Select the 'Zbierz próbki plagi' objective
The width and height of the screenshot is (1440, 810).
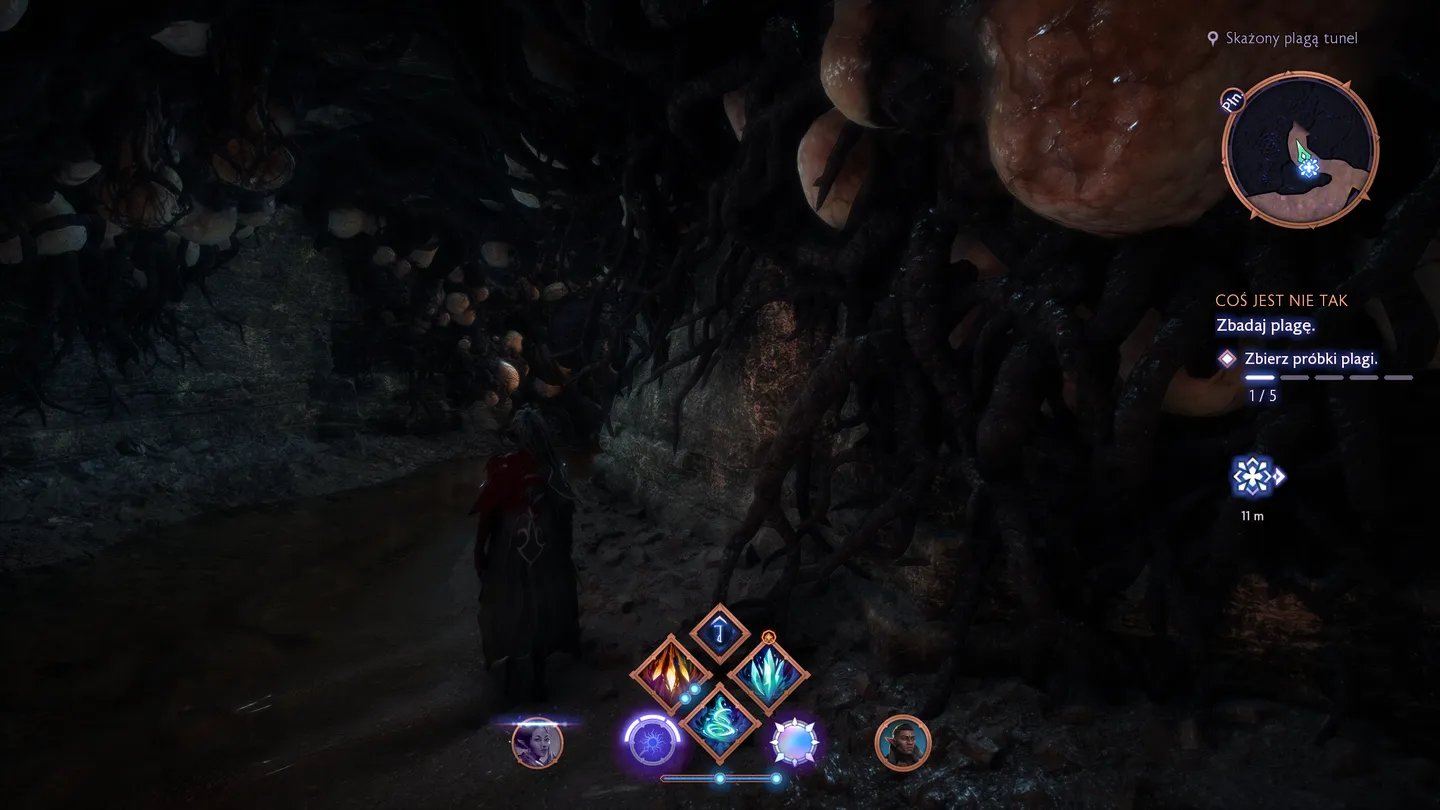1310,359
